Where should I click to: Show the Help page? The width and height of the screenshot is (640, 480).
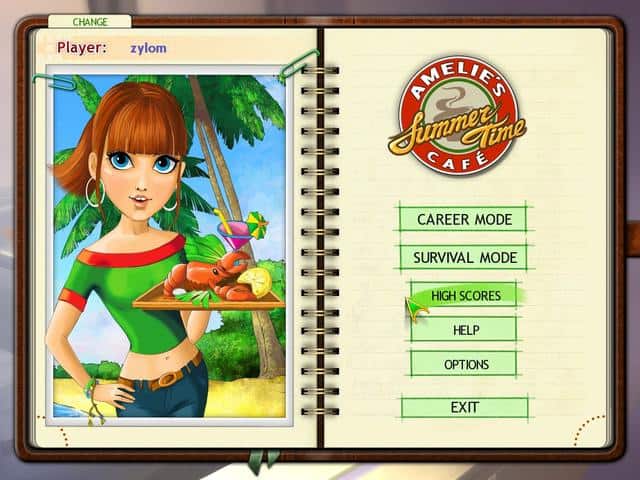466,329
